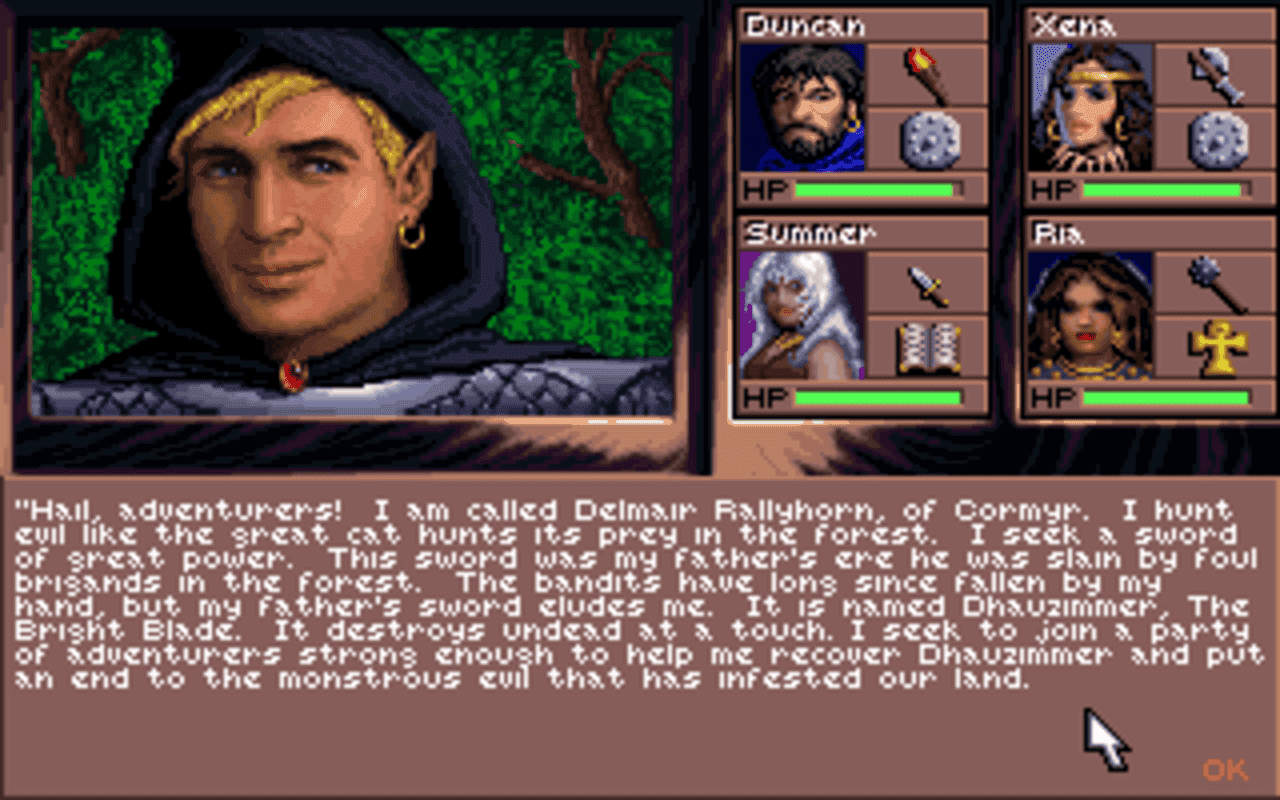Click the shield in Xena's off-hand slot
This screenshot has height=800, width=1280.
1215,138
